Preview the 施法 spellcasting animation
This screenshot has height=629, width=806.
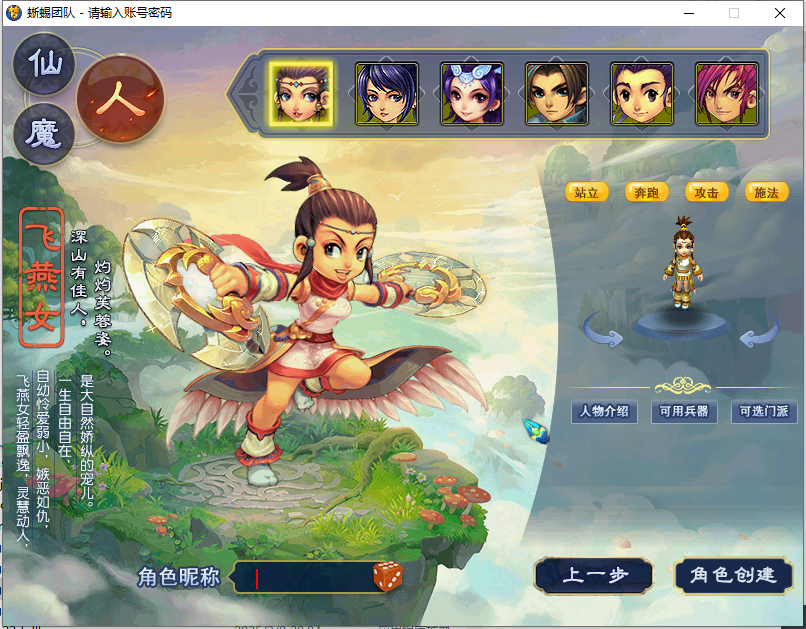coord(766,192)
